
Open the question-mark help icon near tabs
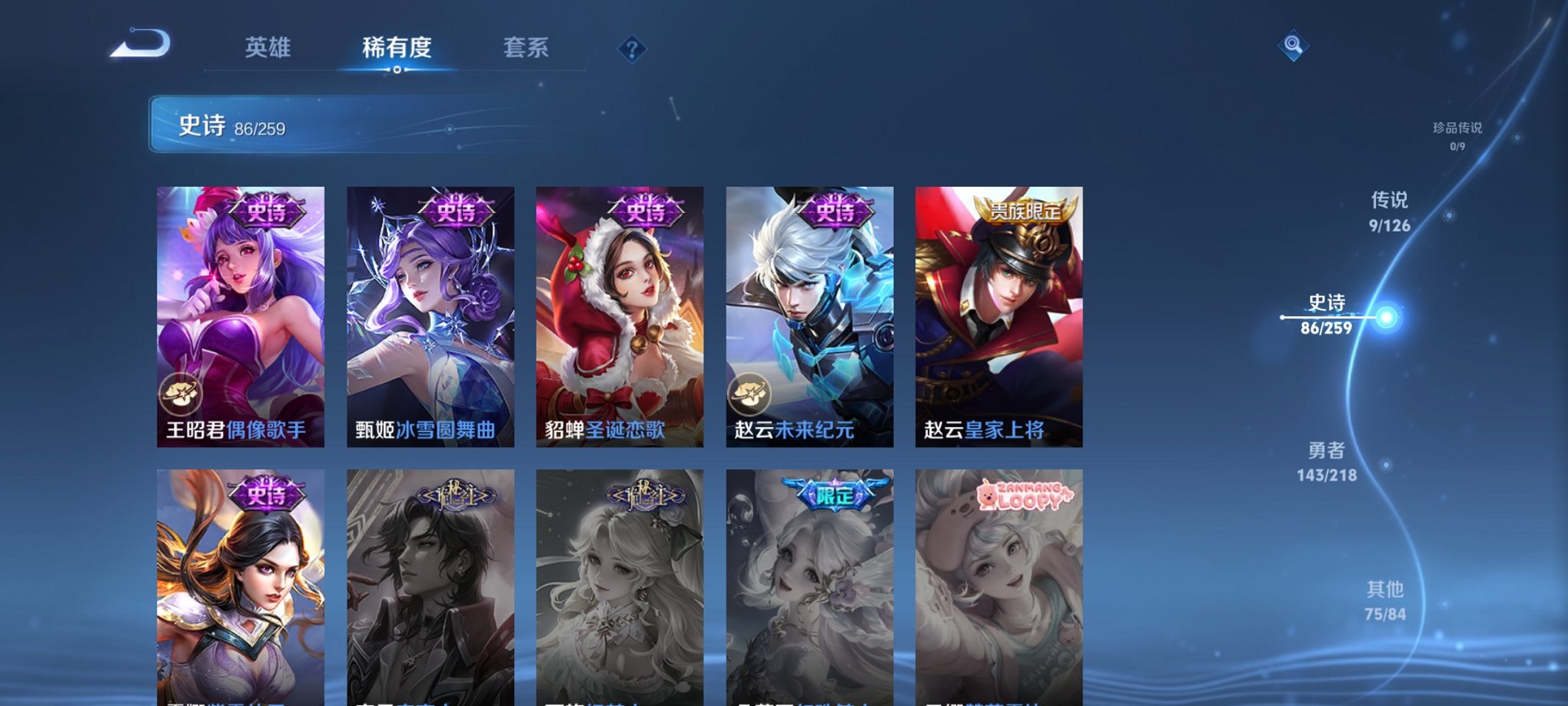632,50
